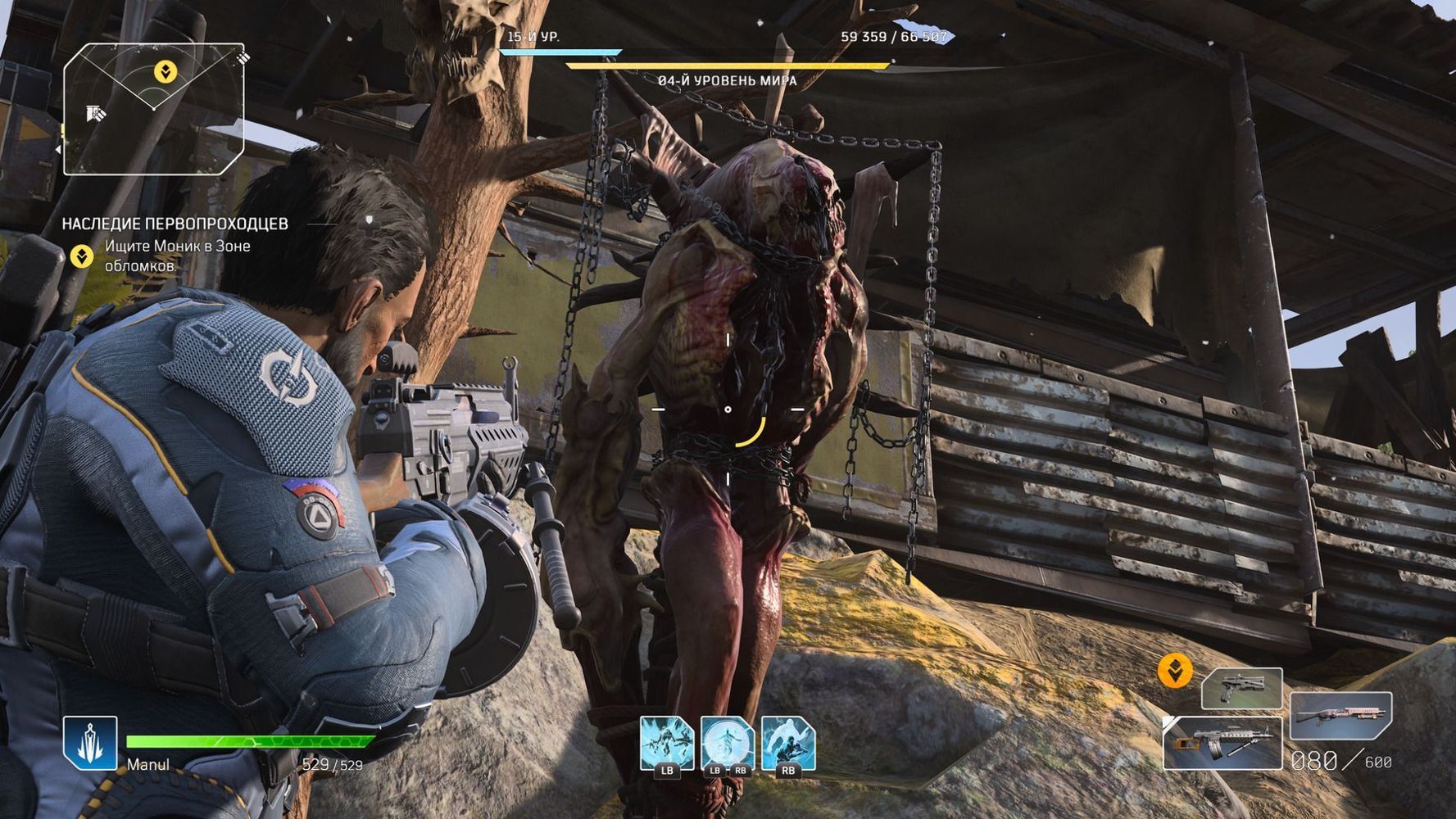The width and height of the screenshot is (1456, 819).
Task: Switch to the shotgun weapon slot
Action: pos(1340,715)
